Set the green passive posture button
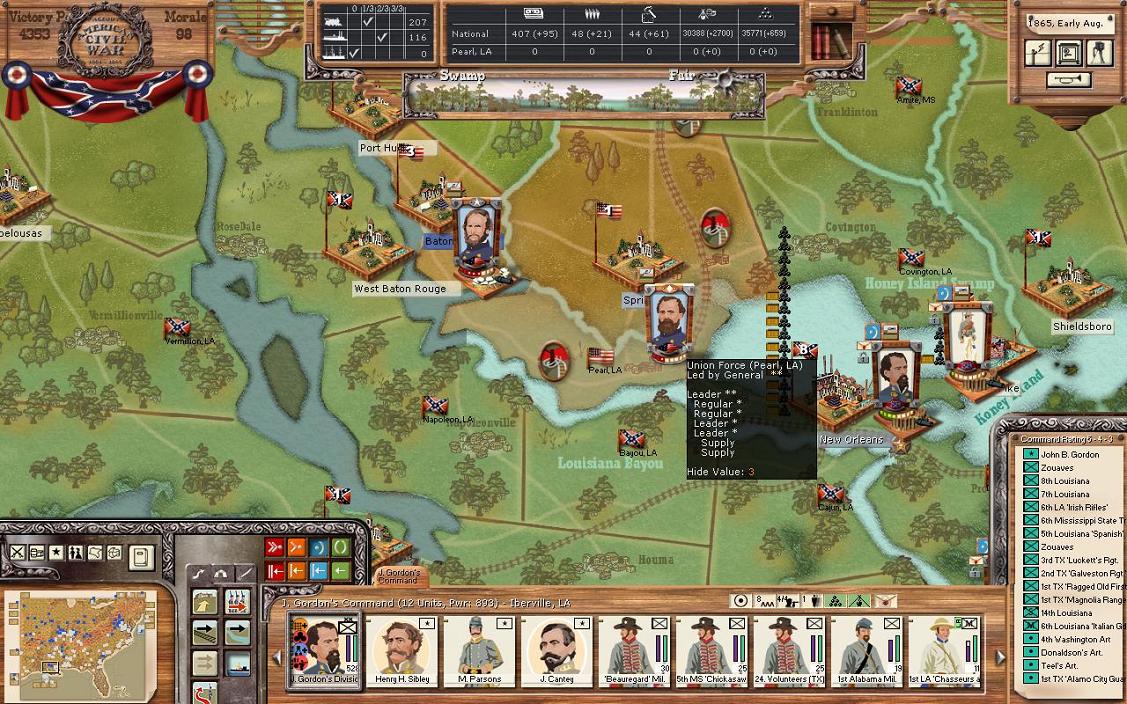 coord(341,547)
